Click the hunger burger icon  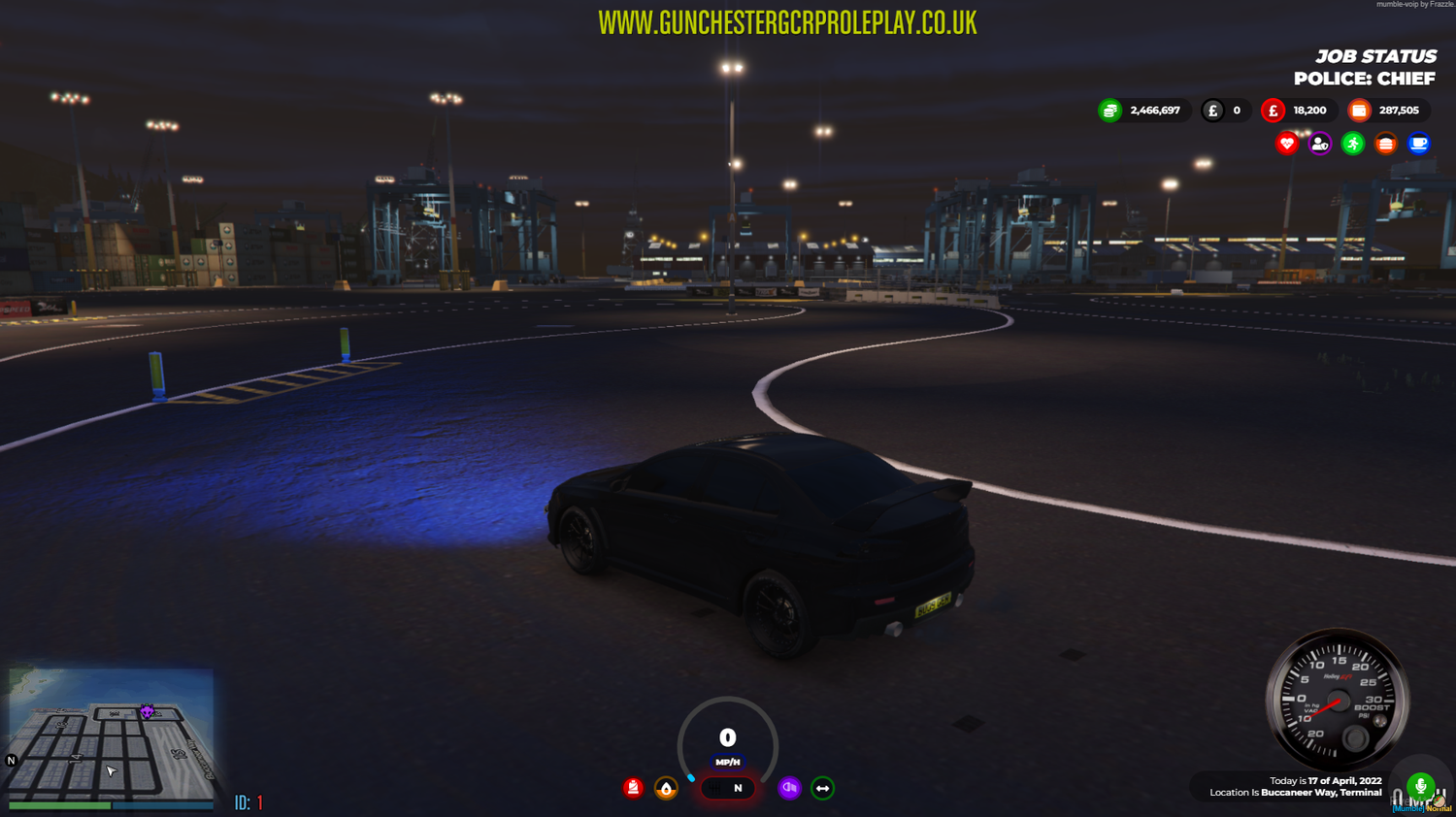[x=1386, y=143]
